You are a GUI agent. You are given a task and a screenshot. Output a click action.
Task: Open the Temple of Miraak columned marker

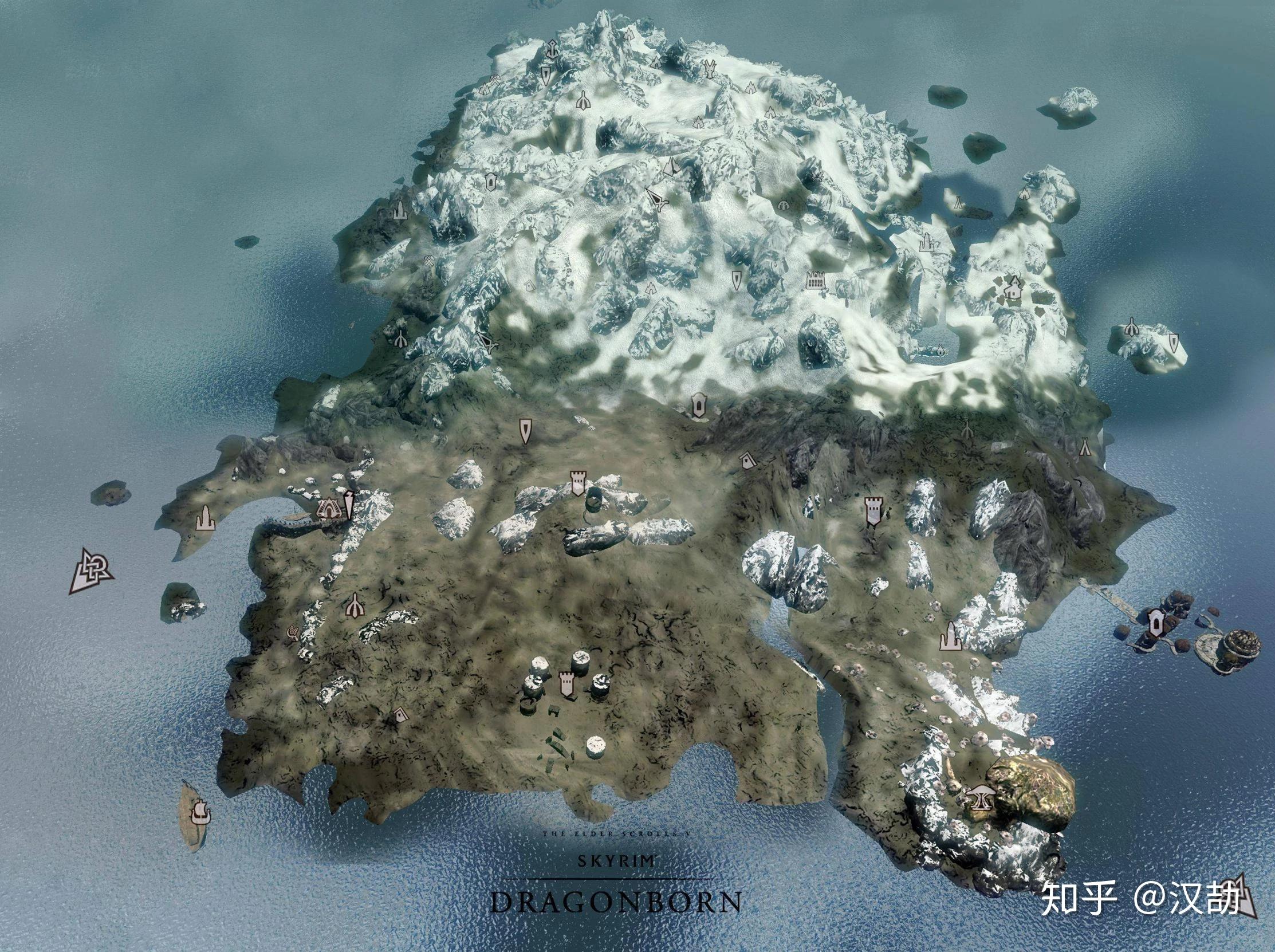pyautogui.click(x=816, y=281)
